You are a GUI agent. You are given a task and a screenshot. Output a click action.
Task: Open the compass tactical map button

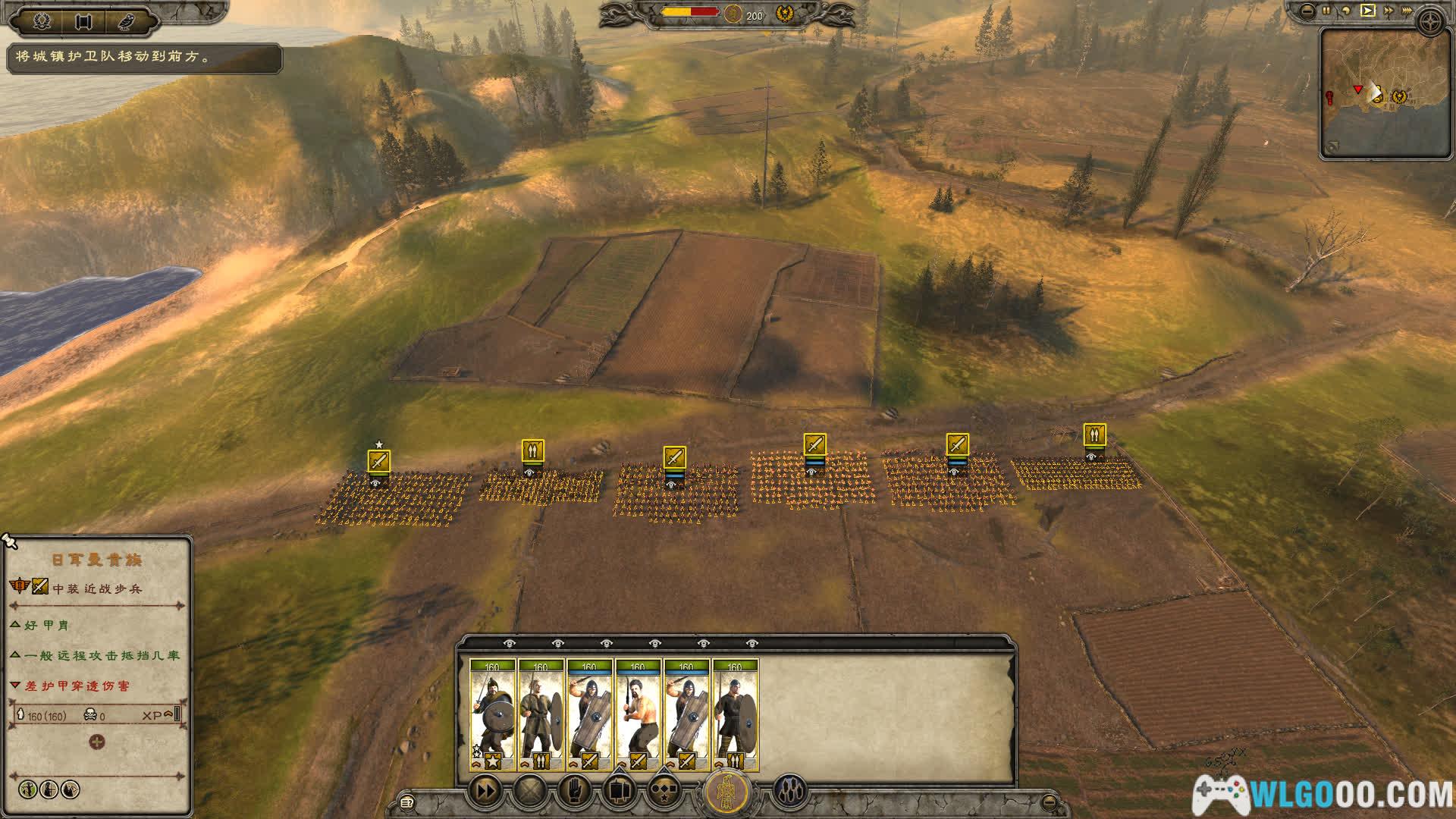click(1432, 21)
